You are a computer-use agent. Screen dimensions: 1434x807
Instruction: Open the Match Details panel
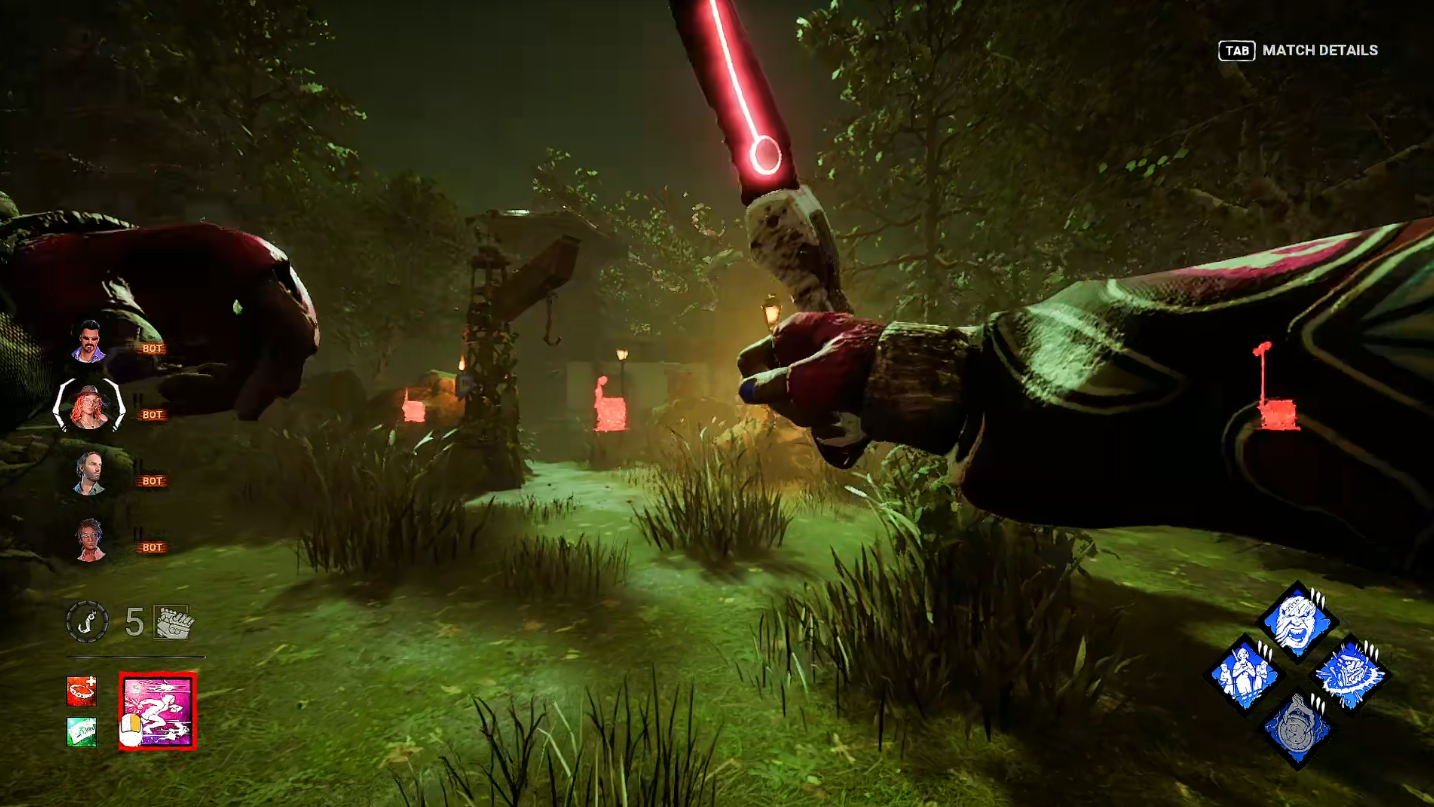coord(1298,50)
